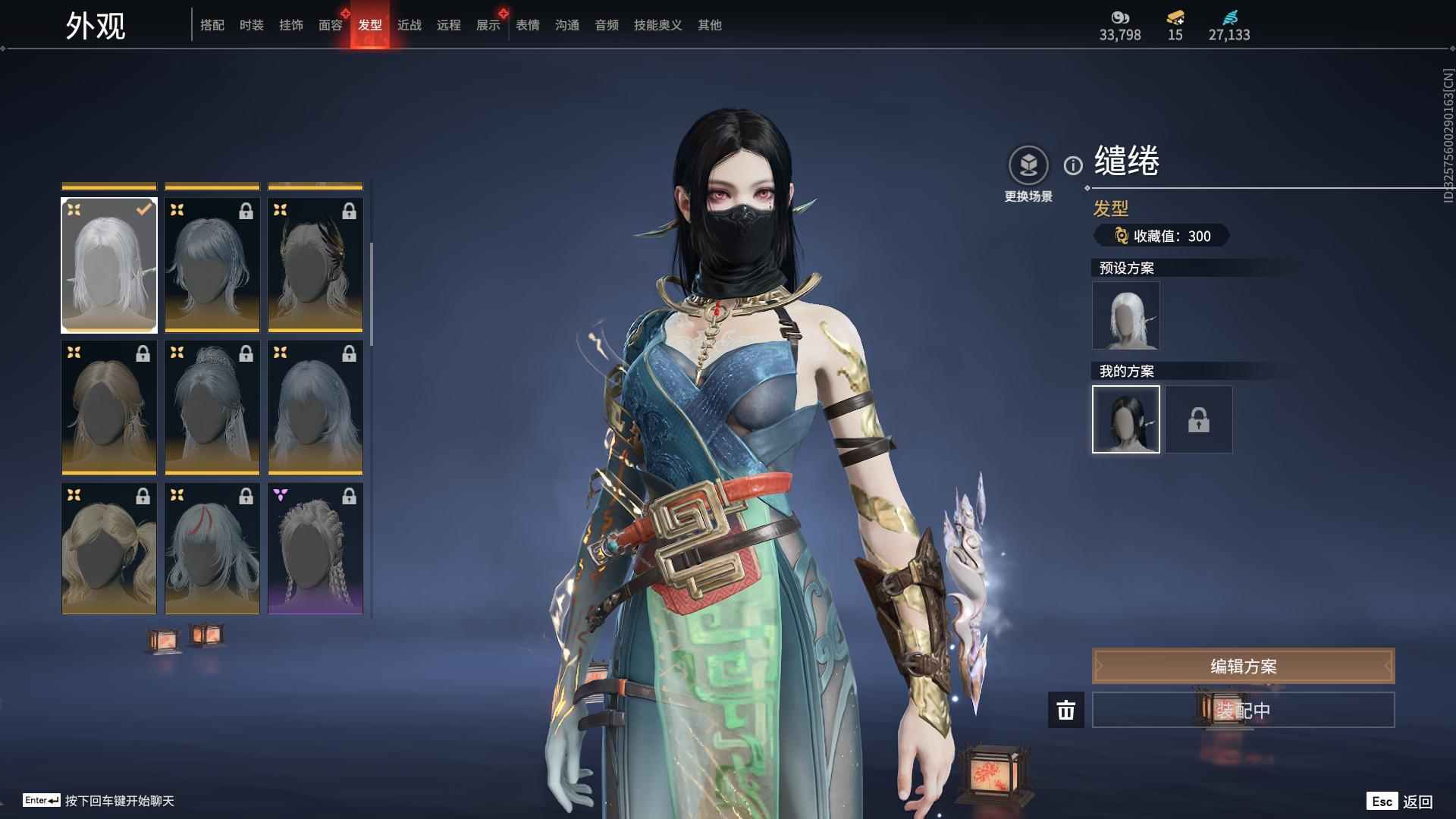Screen dimensions: 1456x819
Task: Open the info icon beside 缱绻
Action: (x=1073, y=165)
